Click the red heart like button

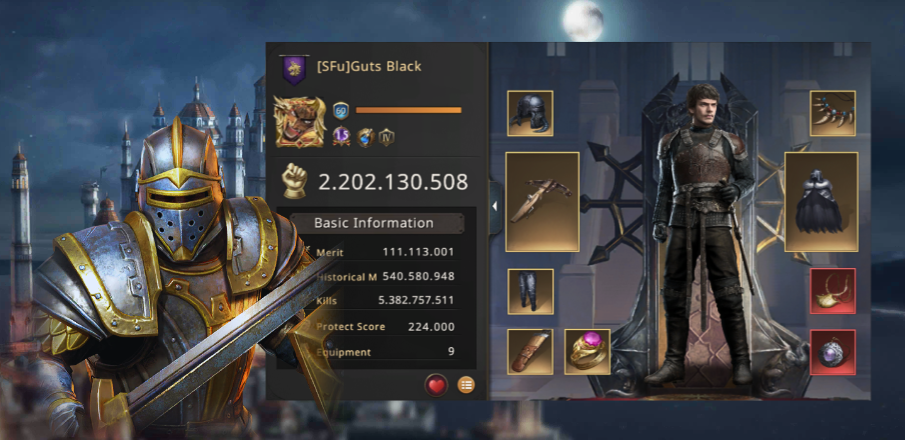point(436,384)
